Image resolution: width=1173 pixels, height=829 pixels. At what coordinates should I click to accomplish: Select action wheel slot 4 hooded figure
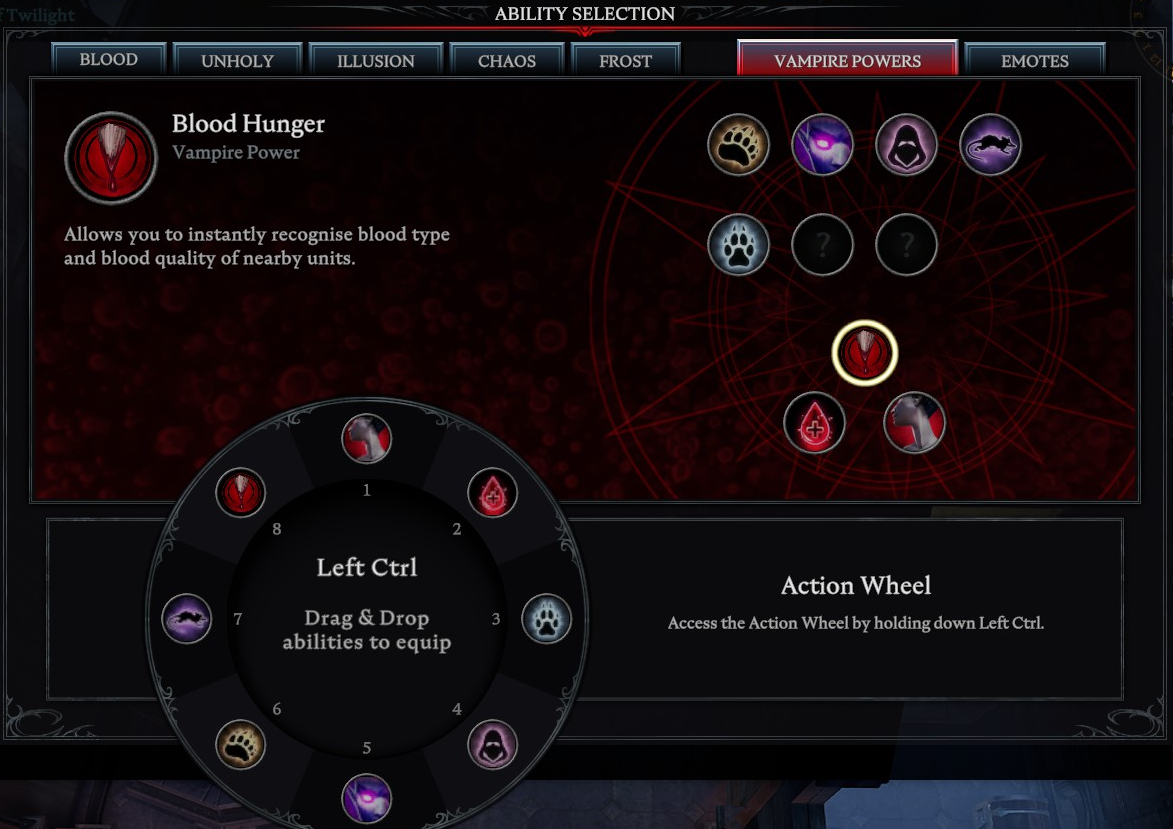(492, 744)
